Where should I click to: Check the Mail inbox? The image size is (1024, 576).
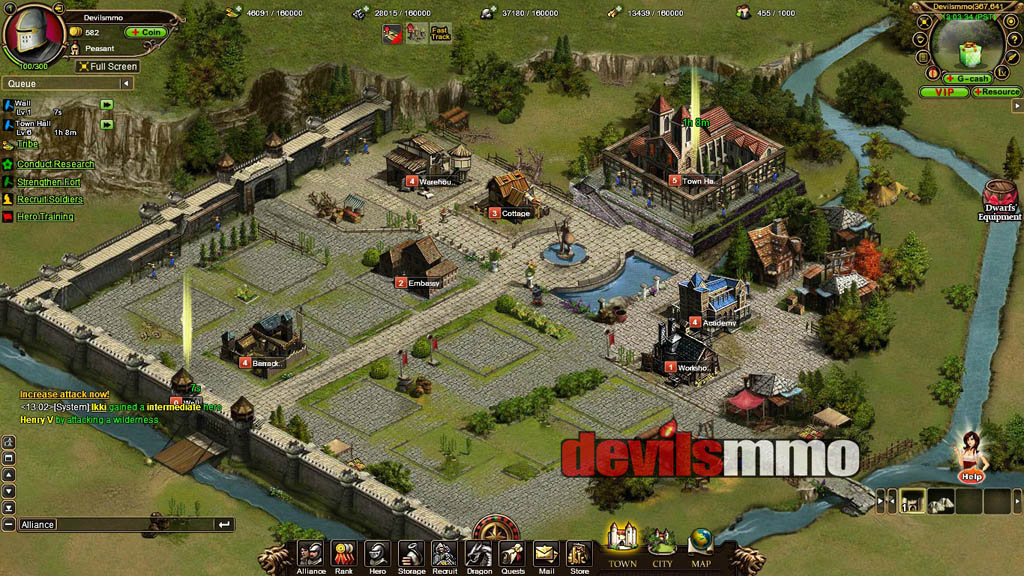[x=545, y=555]
